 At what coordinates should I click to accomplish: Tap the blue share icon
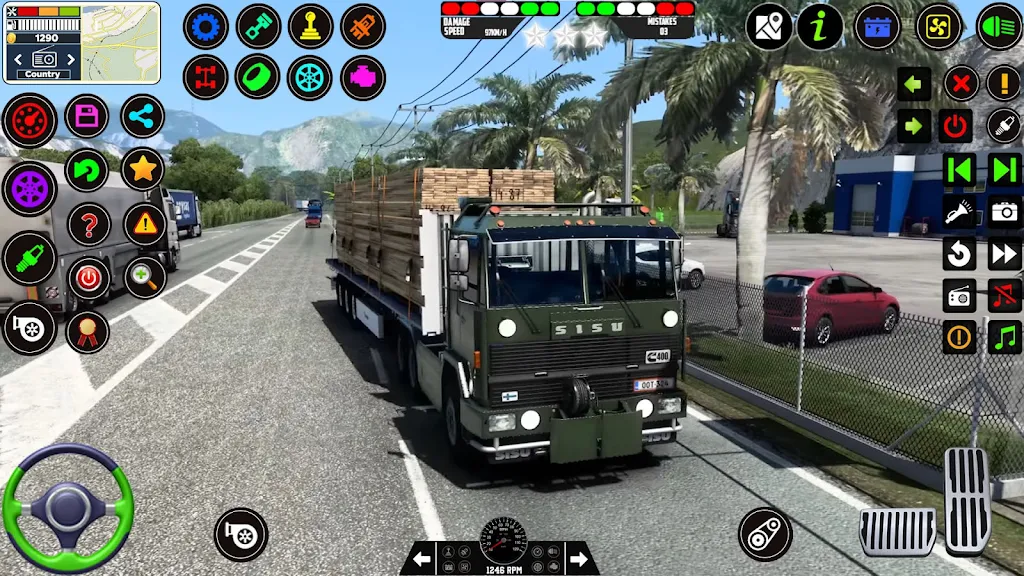point(143,116)
